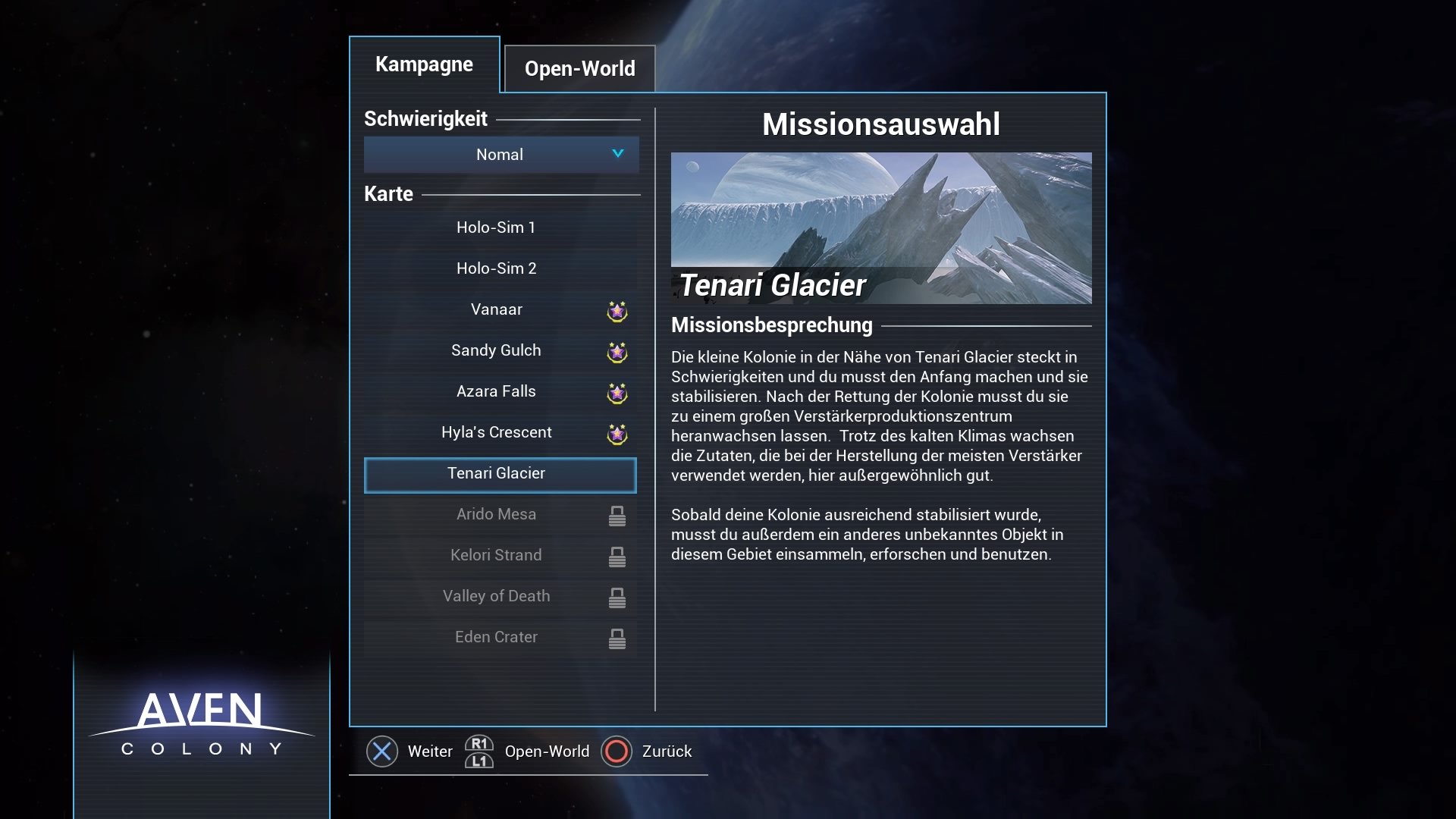Select the Holo-Sim 1 map
This screenshot has height=819, width=1456.
click(497, 227)
